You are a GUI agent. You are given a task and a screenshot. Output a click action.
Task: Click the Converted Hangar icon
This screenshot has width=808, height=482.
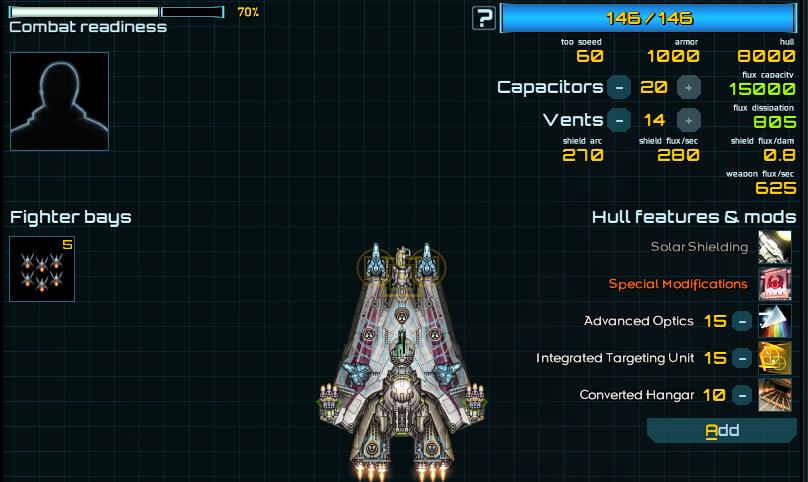(x=775, y=395)
